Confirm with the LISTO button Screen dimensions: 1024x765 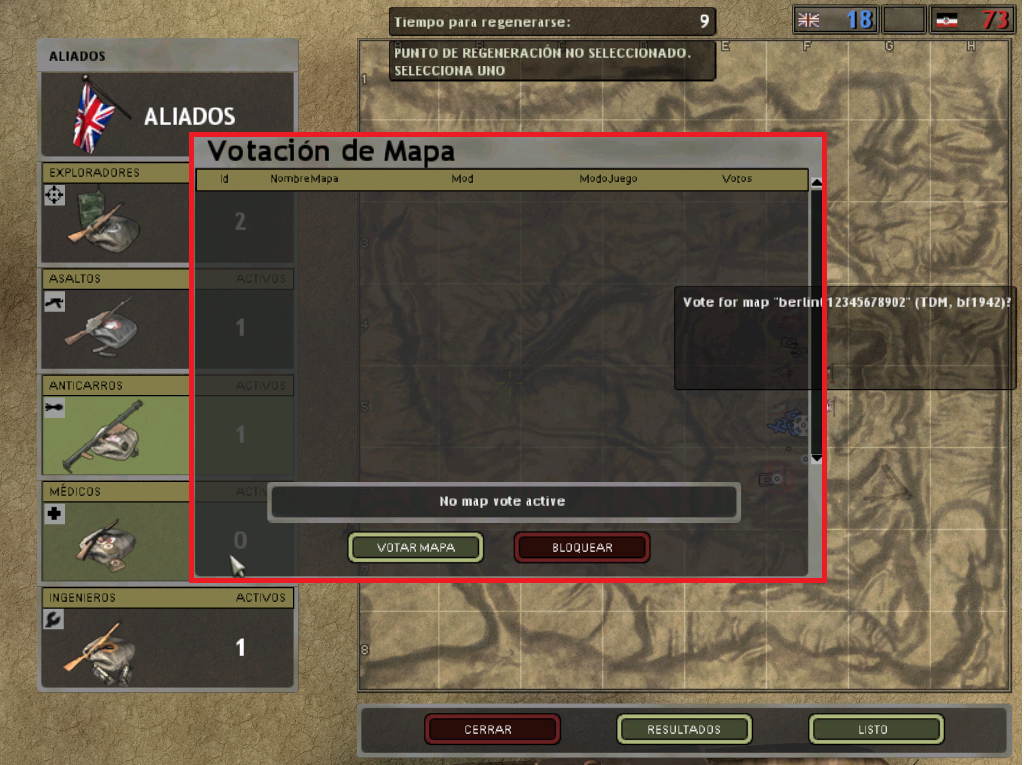tap(876, 729)
